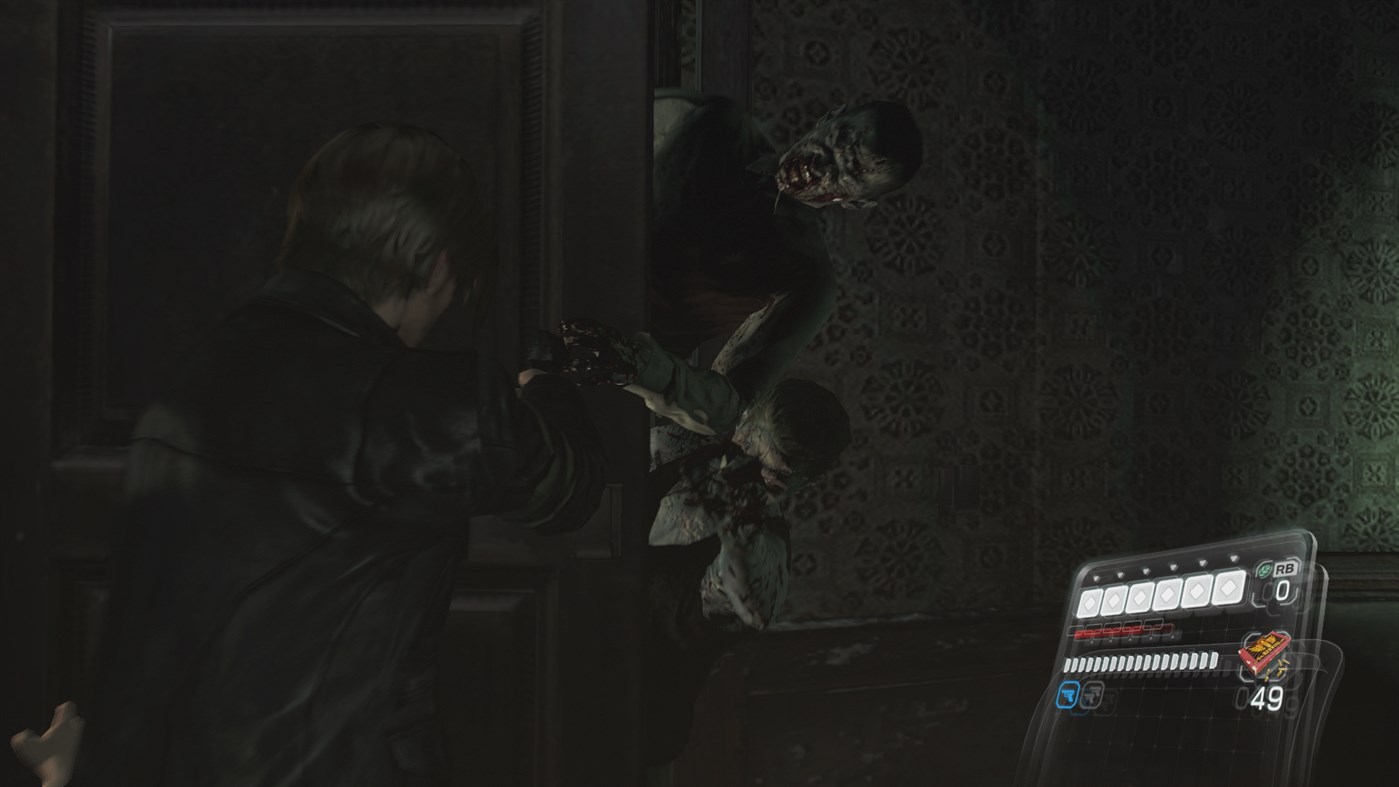
Task: Toggle the herb tablet quick-use indicator
Action: click(x=1263, y=570)
